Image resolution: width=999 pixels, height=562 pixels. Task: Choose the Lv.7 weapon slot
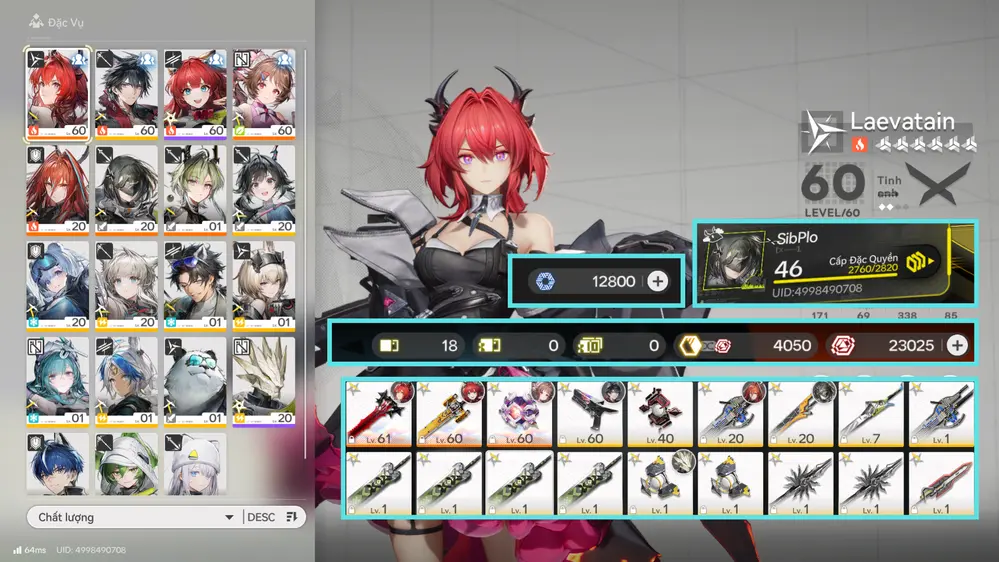pyautogui.click(x=872, y=413)
